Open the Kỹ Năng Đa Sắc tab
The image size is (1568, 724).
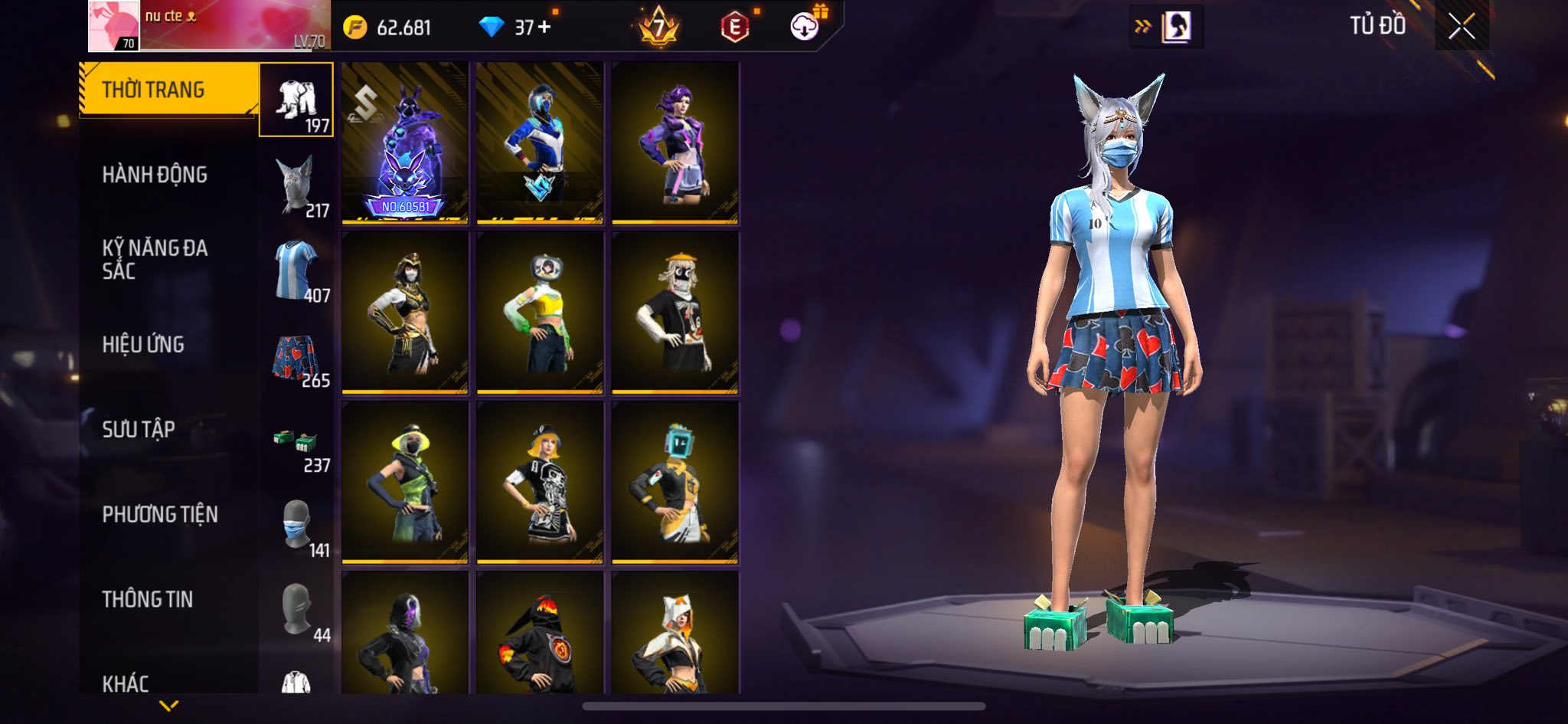(x=155, y=259)
